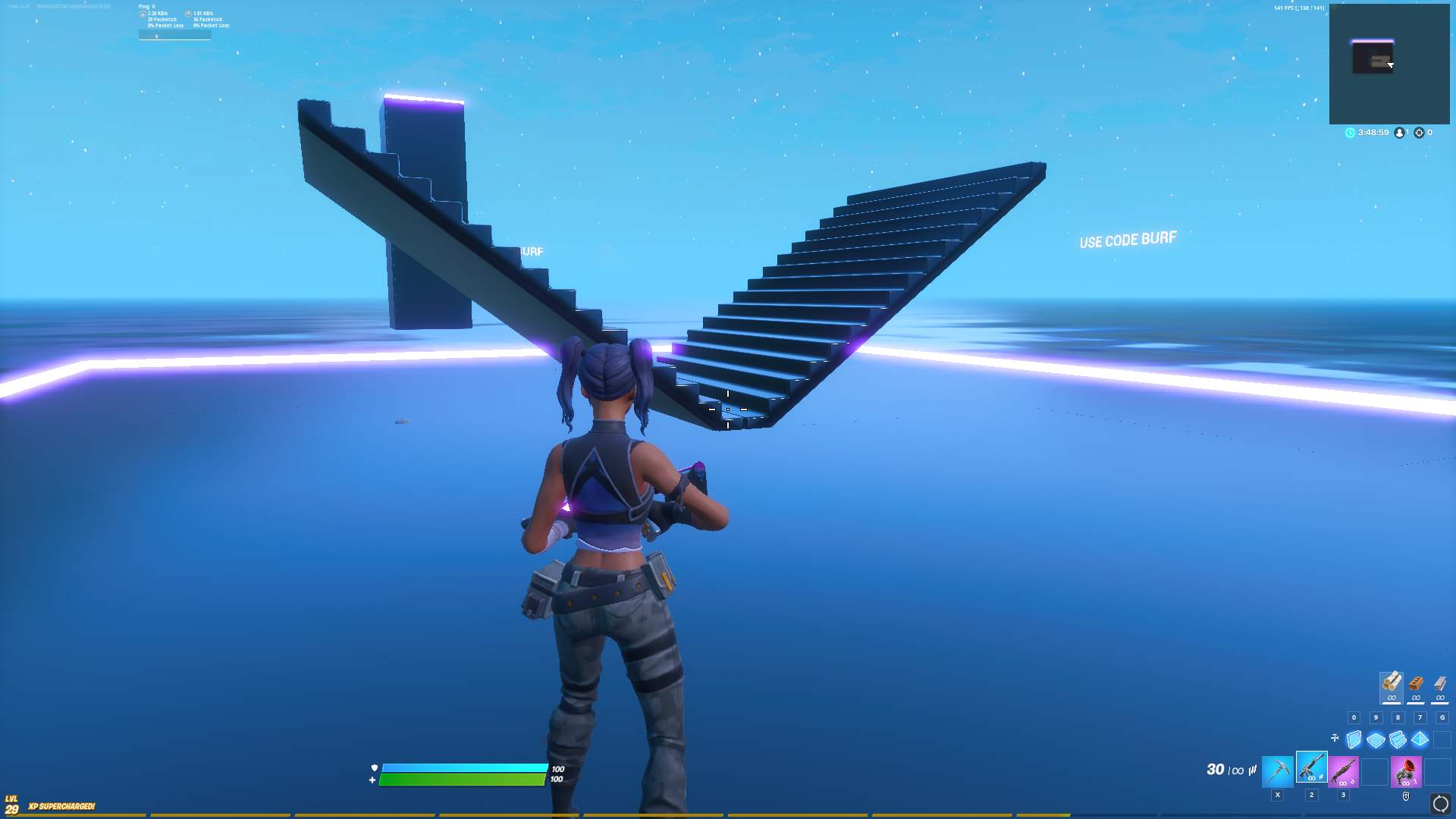Click the build edit tool icon
Screen dimensions: 1456x819
pos(1335,737)
